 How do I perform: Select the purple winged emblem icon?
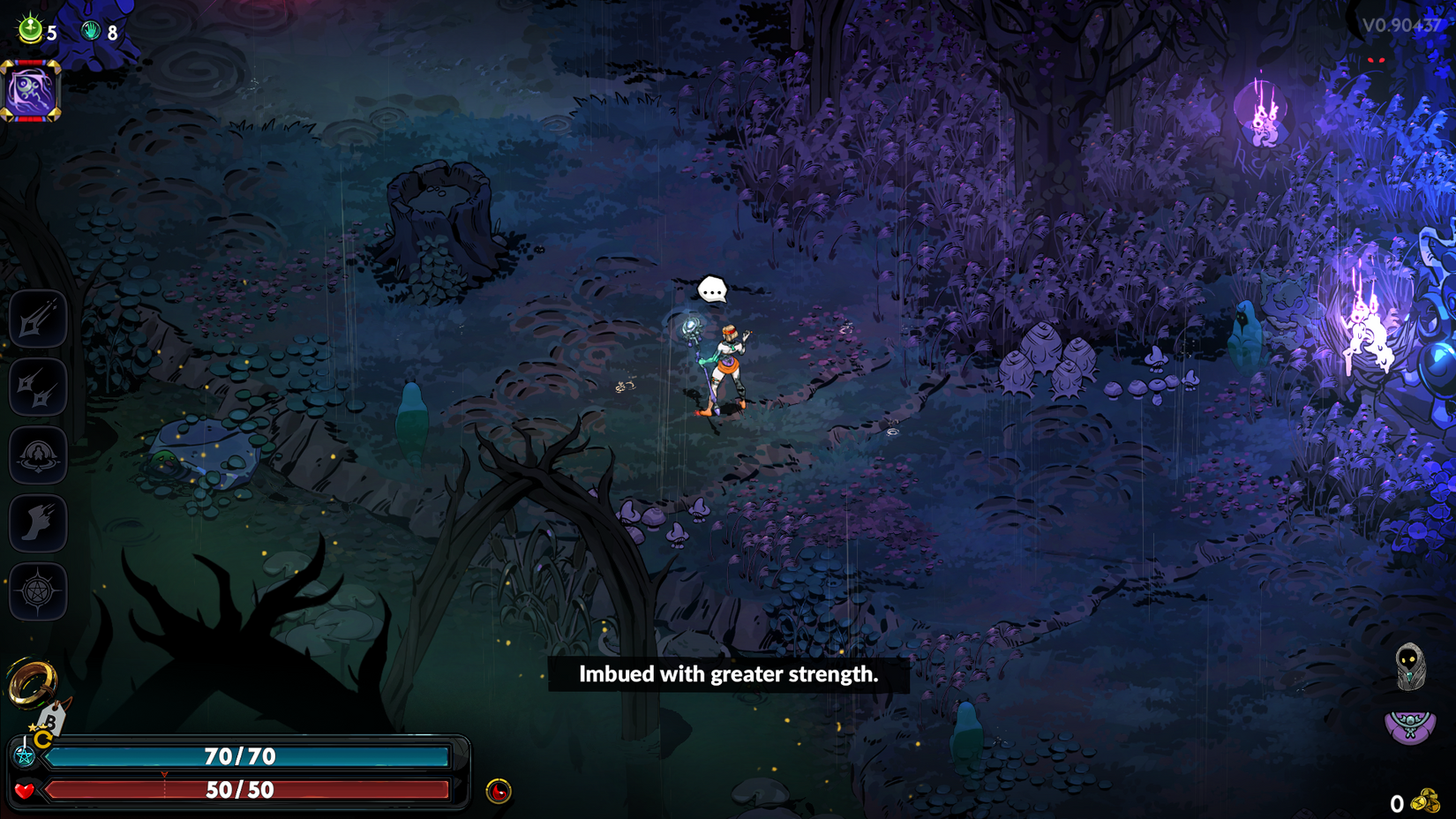(x=1410, y=727)
